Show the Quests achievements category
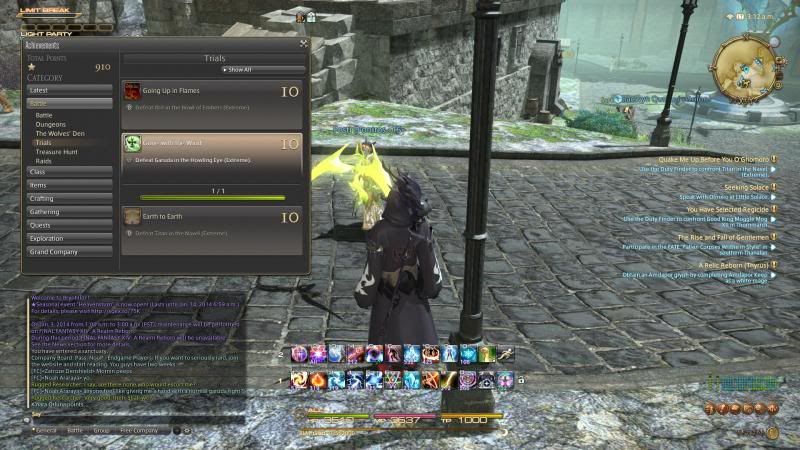Viewport: 800px width, 450px height. pos(68,225)
